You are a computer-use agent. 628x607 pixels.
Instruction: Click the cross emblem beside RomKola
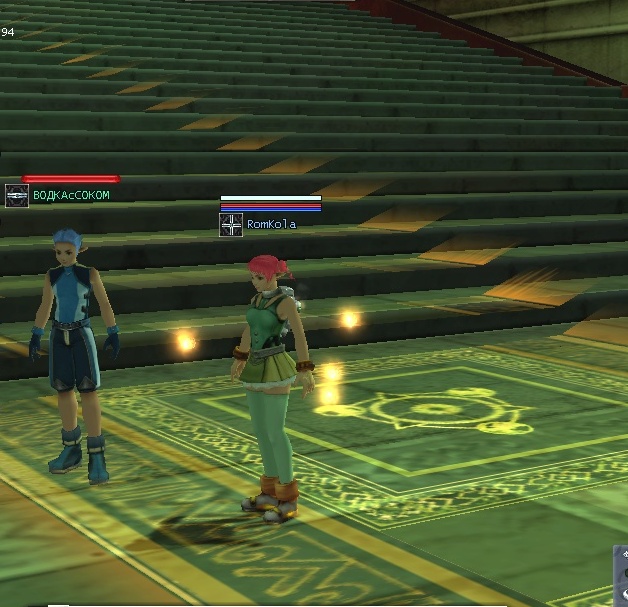tap(231, 225)
